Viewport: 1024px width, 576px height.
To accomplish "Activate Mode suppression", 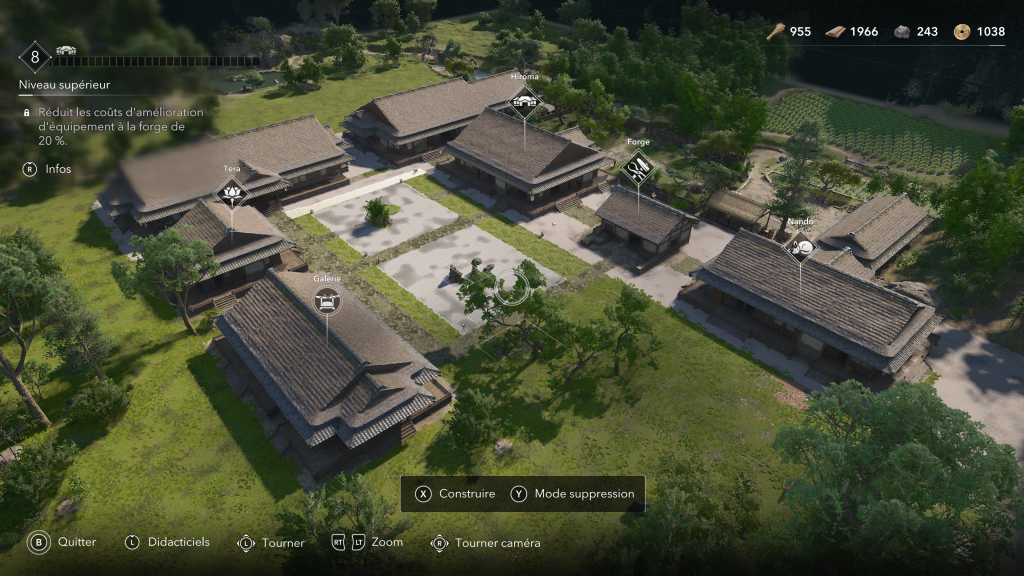I will coord(573,494).
